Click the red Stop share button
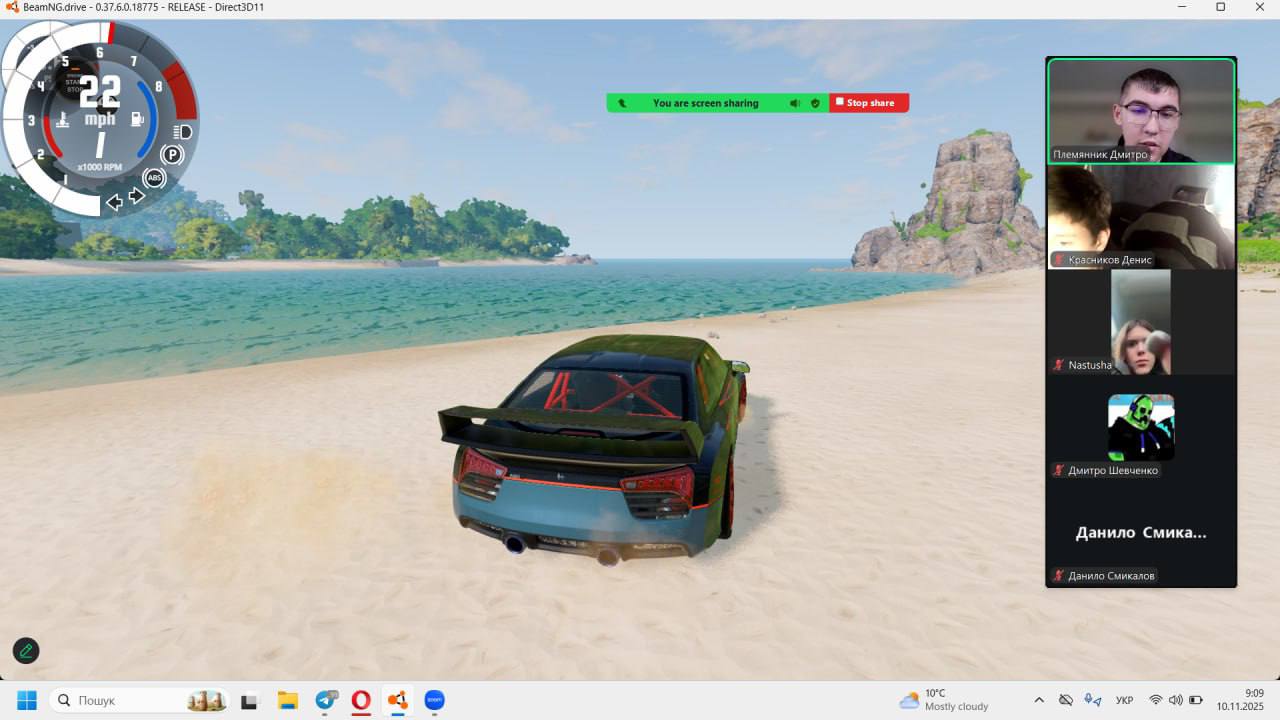The height and width of the screenshot is (720, 1280). coord(868,103)
